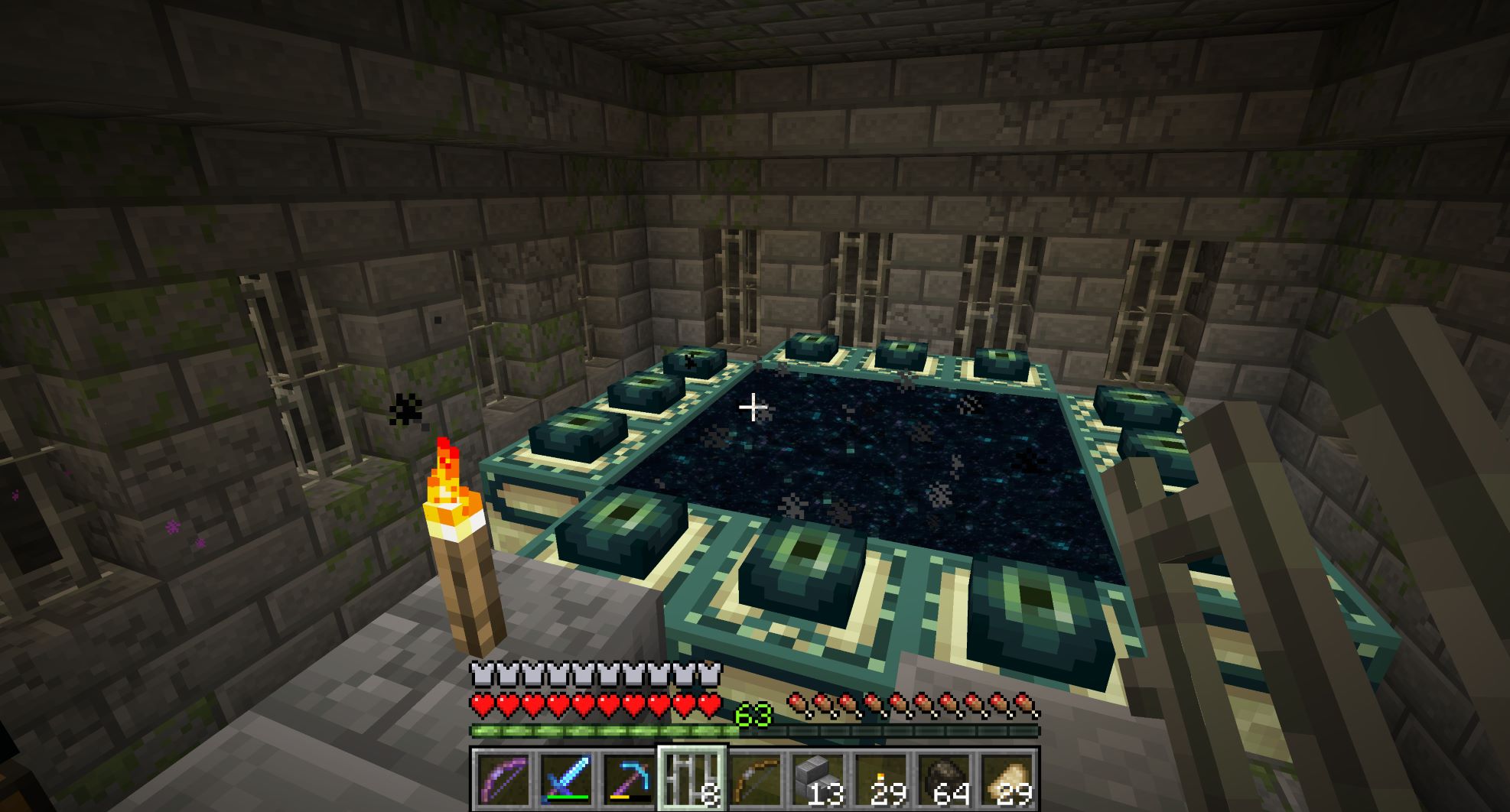Select the enchanted purple bow slot
Viewport: 1510px width, 812px height.
(x=503, y=780)
